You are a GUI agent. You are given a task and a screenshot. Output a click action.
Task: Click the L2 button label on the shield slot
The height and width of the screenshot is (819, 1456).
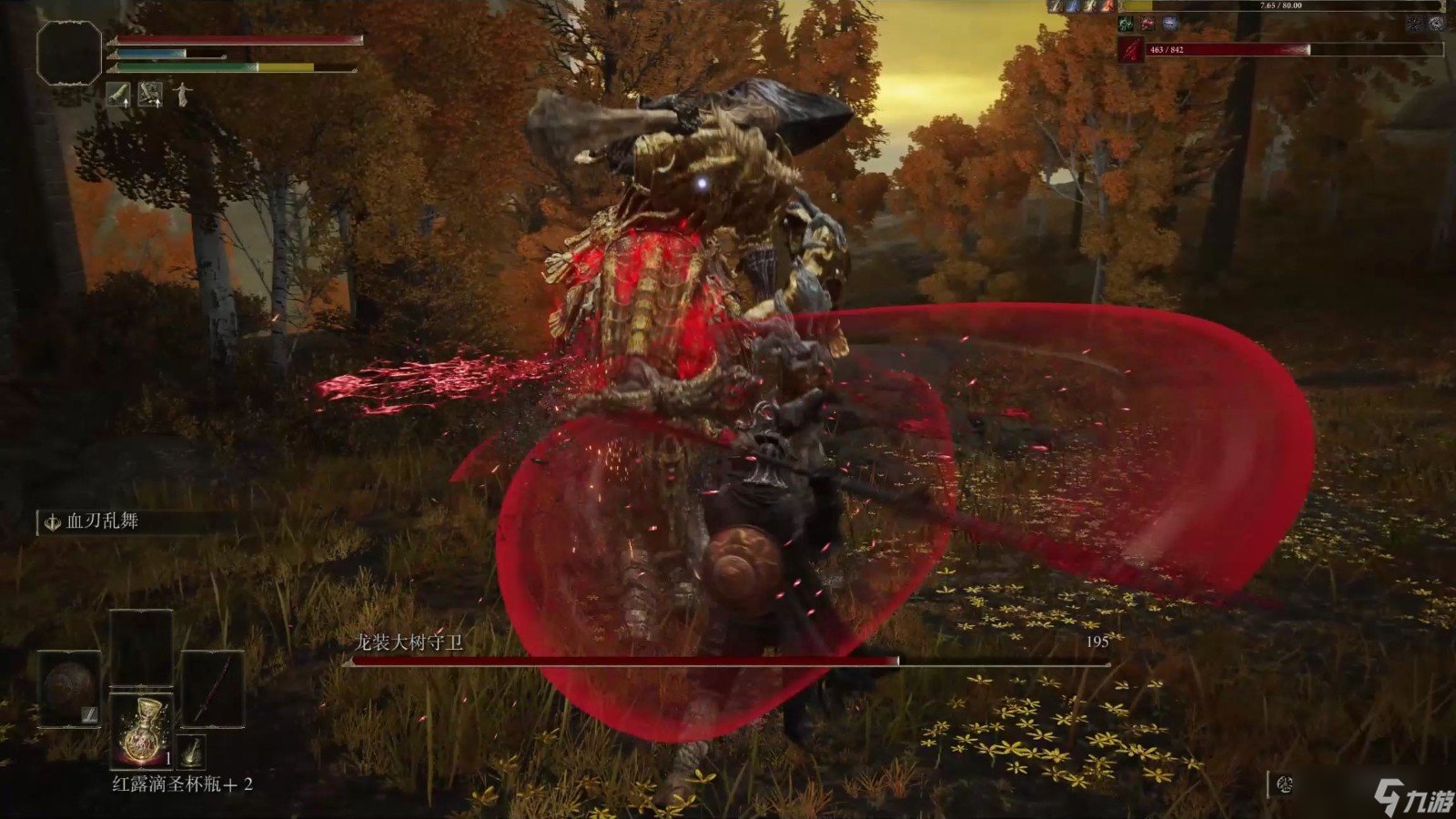[x=89, y=714]
